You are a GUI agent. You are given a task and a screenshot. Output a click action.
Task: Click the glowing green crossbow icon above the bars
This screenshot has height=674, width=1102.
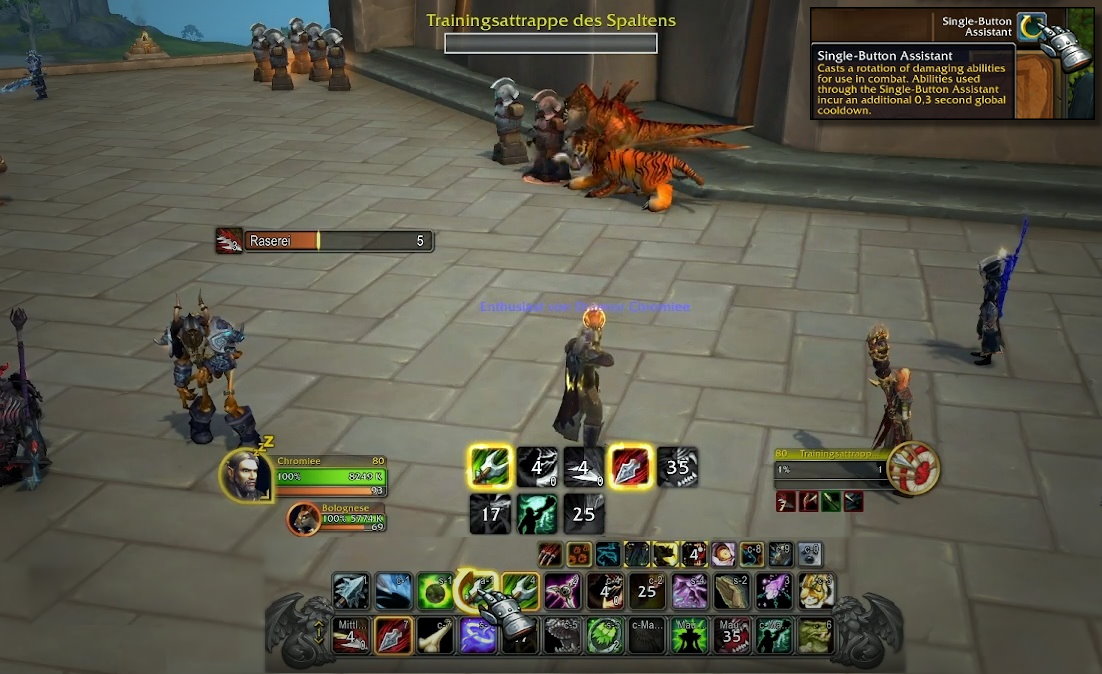490,467
